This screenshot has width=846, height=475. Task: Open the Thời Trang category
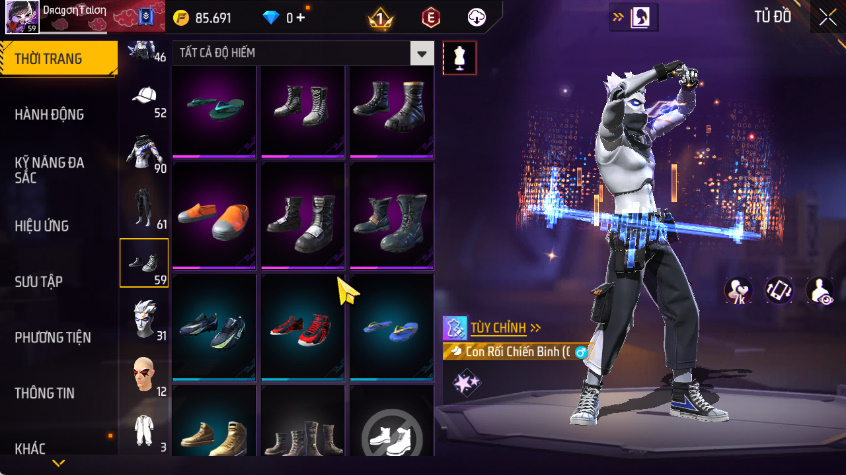tap(58, 59)
